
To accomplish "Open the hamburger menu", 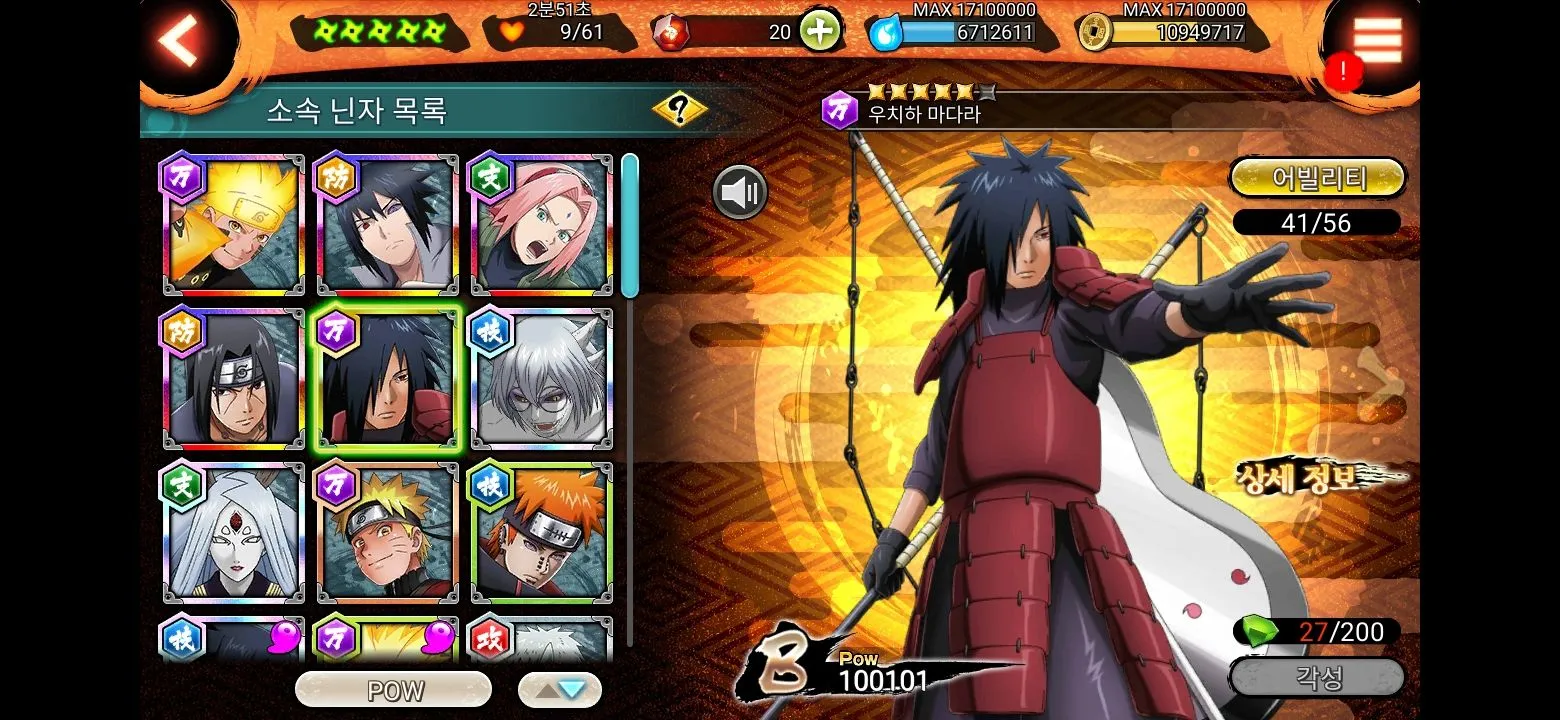I will (x=1377, y=40).
